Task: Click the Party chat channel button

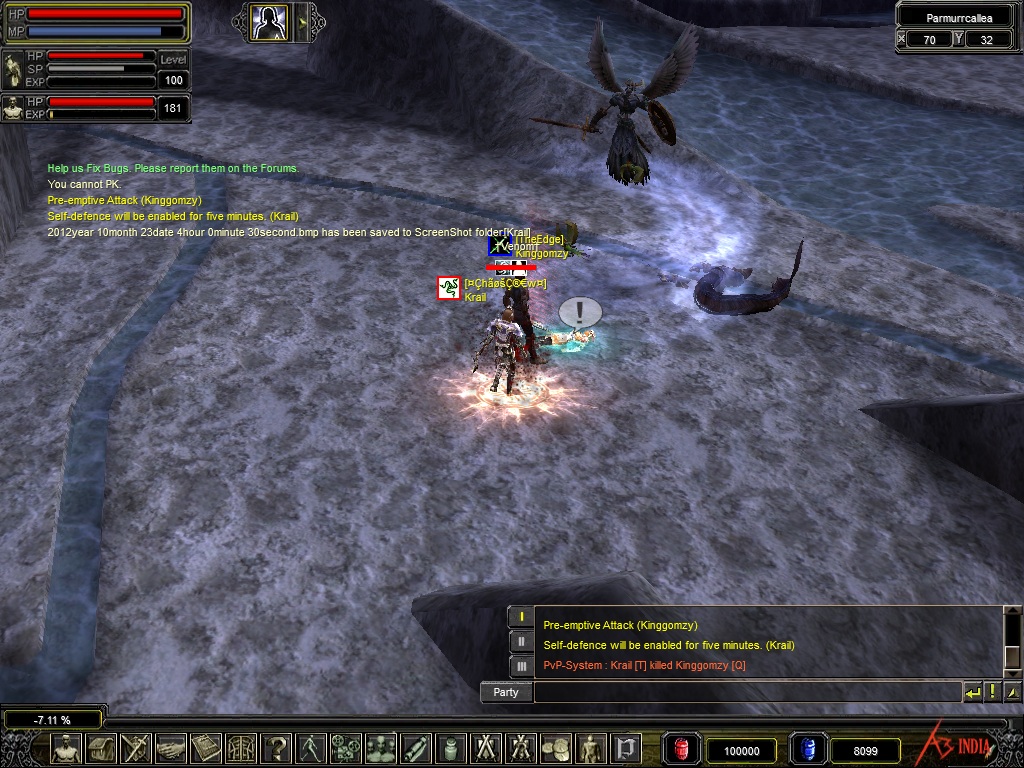Action: click(x=506, y=692)
